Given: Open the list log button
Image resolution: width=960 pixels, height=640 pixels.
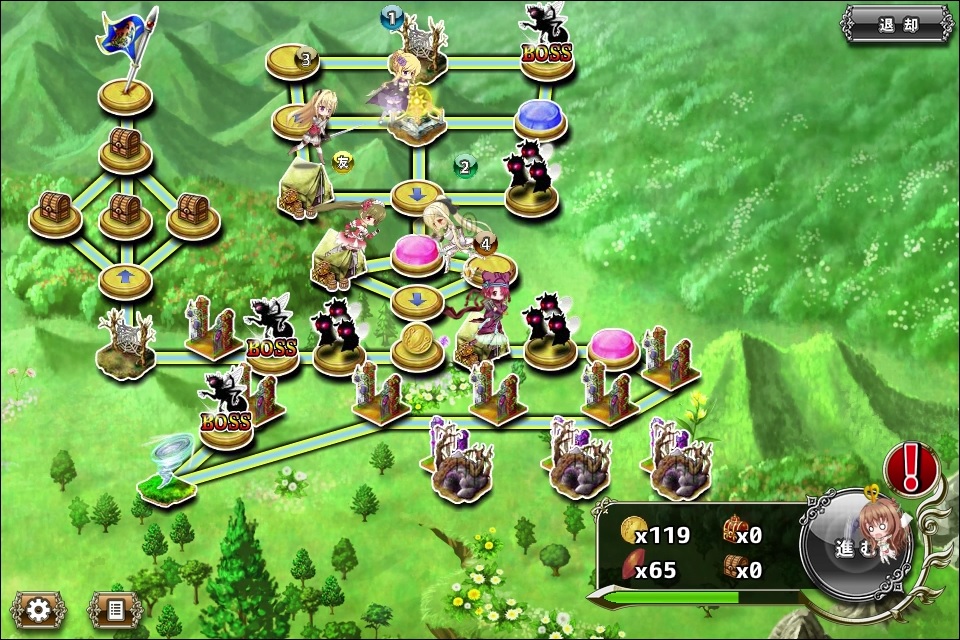Looking at the screenshot, I should [x=113, y=609].
